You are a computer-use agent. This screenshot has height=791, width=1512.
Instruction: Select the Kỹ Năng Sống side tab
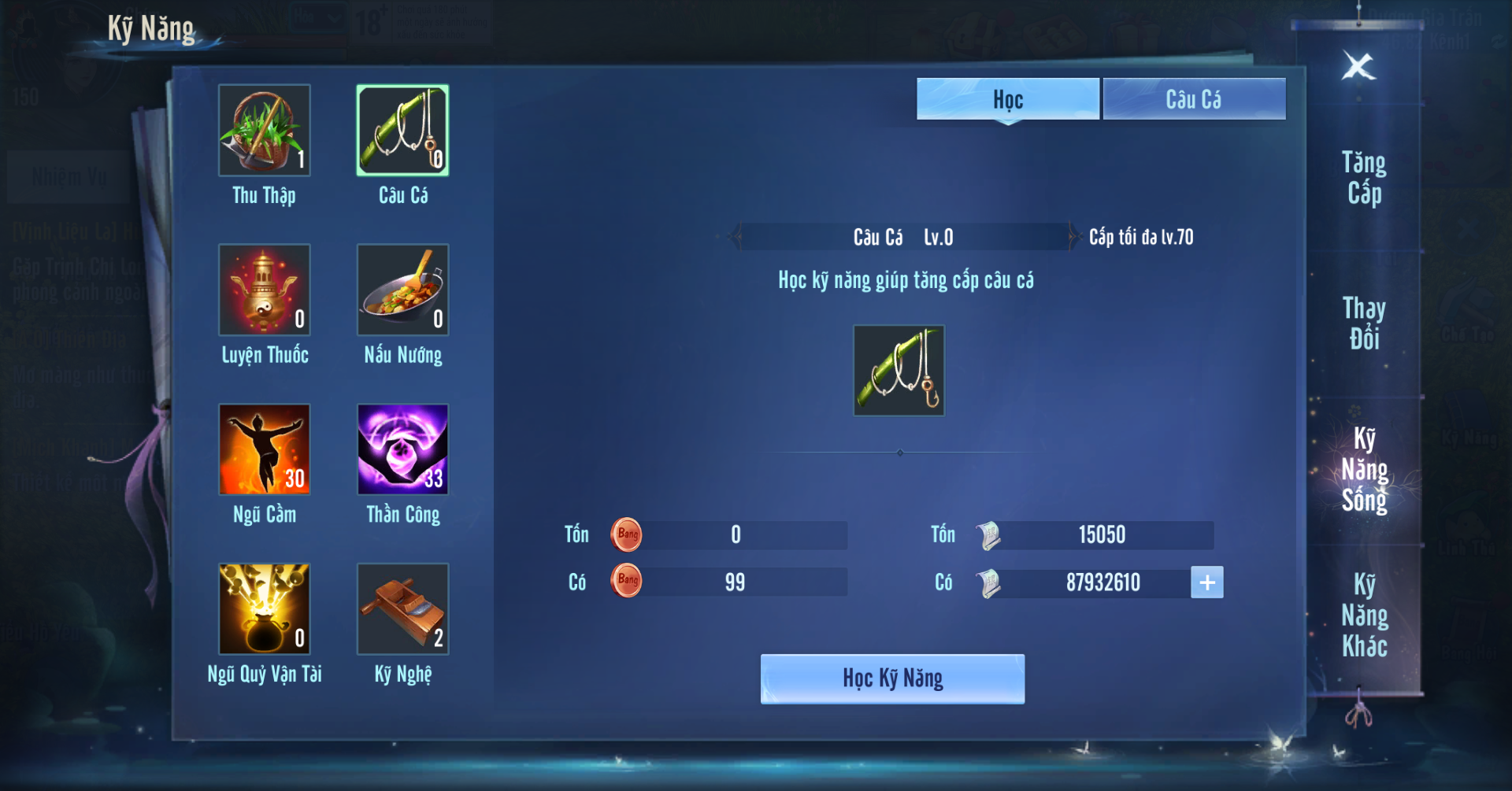(1364, 470)
